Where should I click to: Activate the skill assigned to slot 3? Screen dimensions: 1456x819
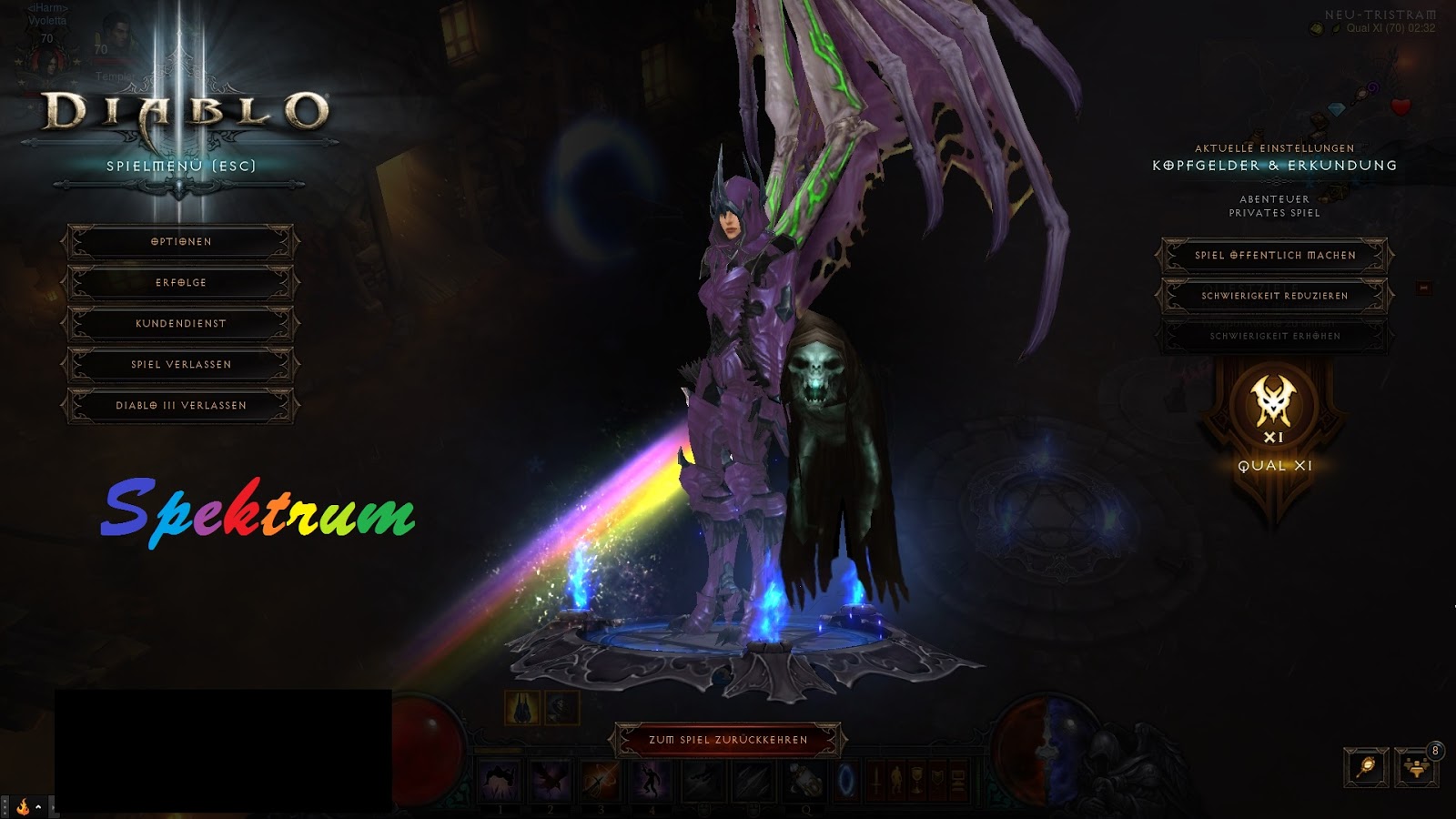point(599,781)
